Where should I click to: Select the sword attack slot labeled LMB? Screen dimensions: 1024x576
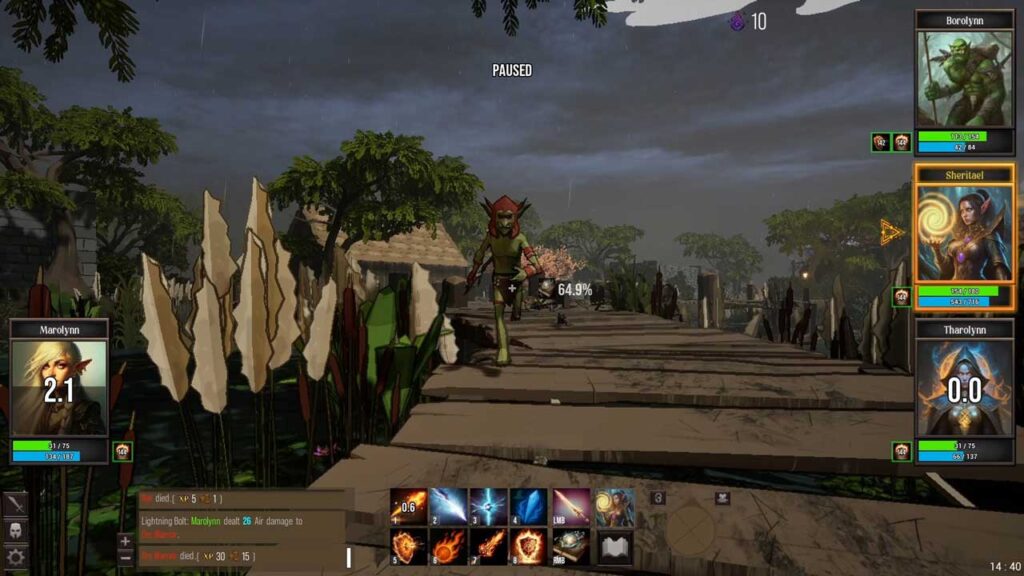(571, 506)
